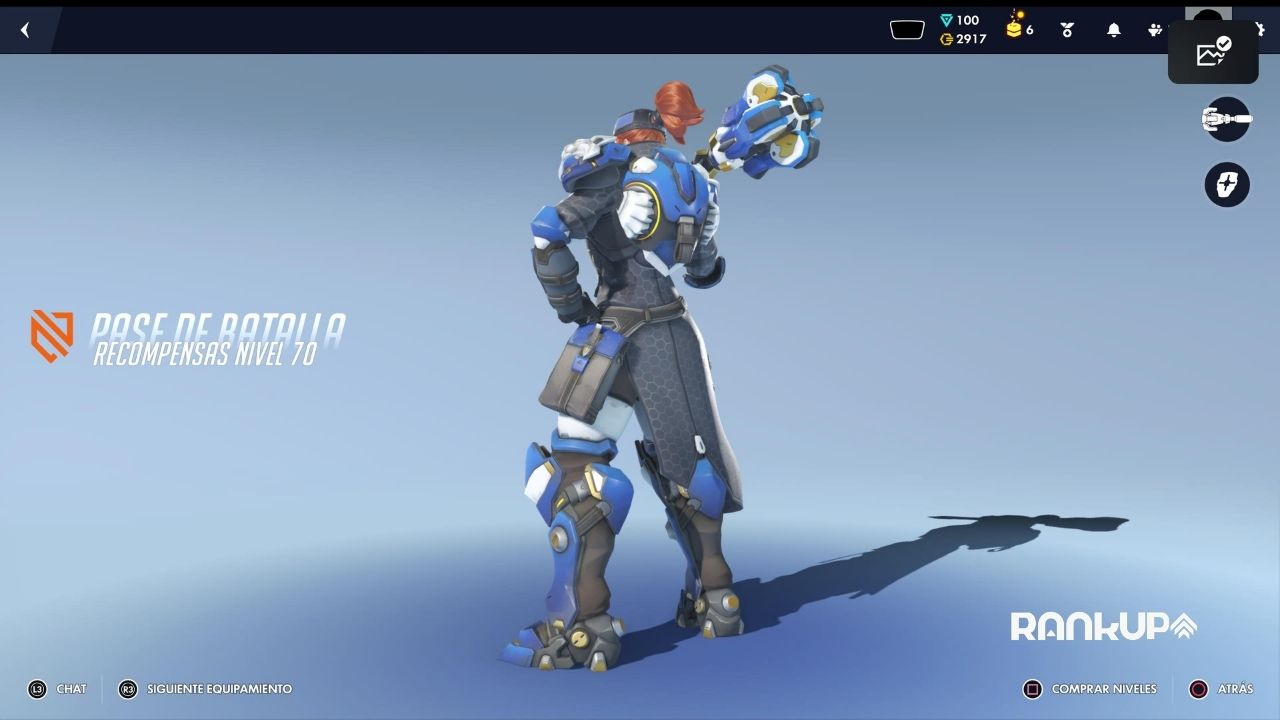Go back using the top-left arrow
This screenshot has height=720, width=1280.
(25, 30)
